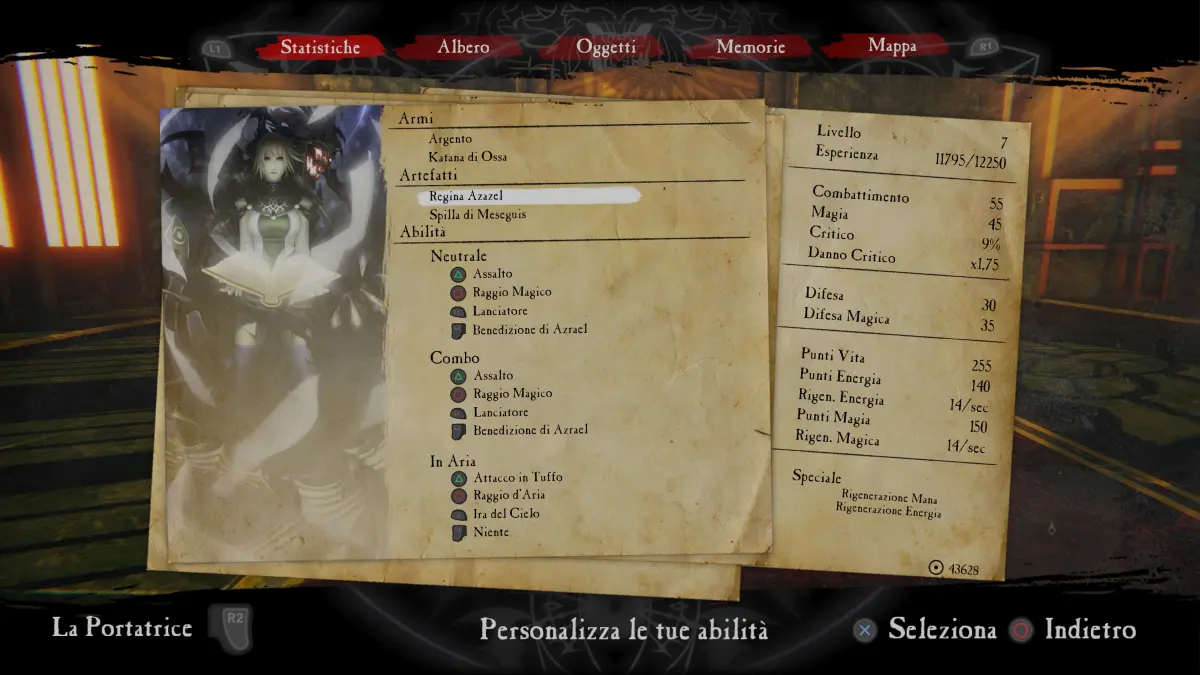Choose the Argento weapon entry
Screen dimensions: 1200x675
pyautogui.click(x=450, y=139)
